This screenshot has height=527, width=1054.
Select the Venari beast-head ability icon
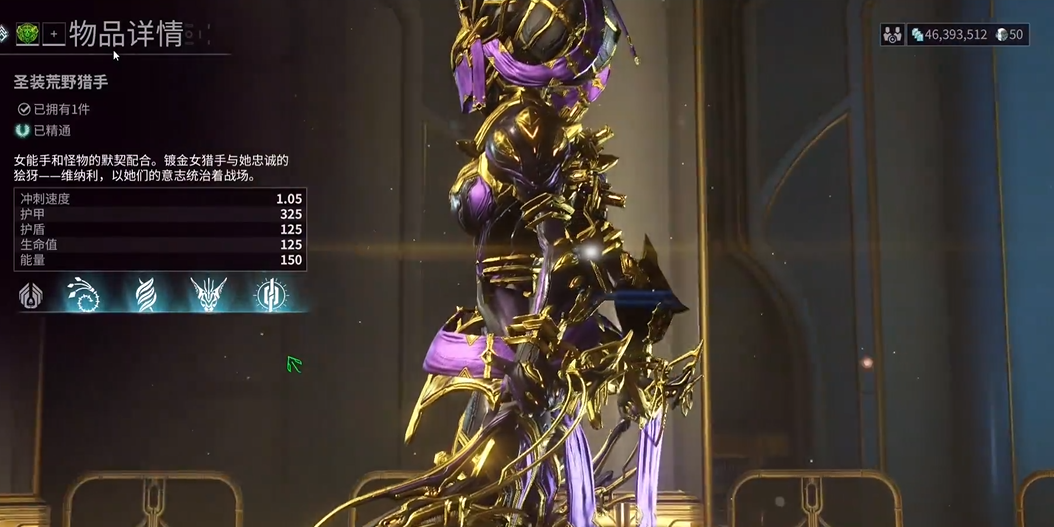point(209,295)
